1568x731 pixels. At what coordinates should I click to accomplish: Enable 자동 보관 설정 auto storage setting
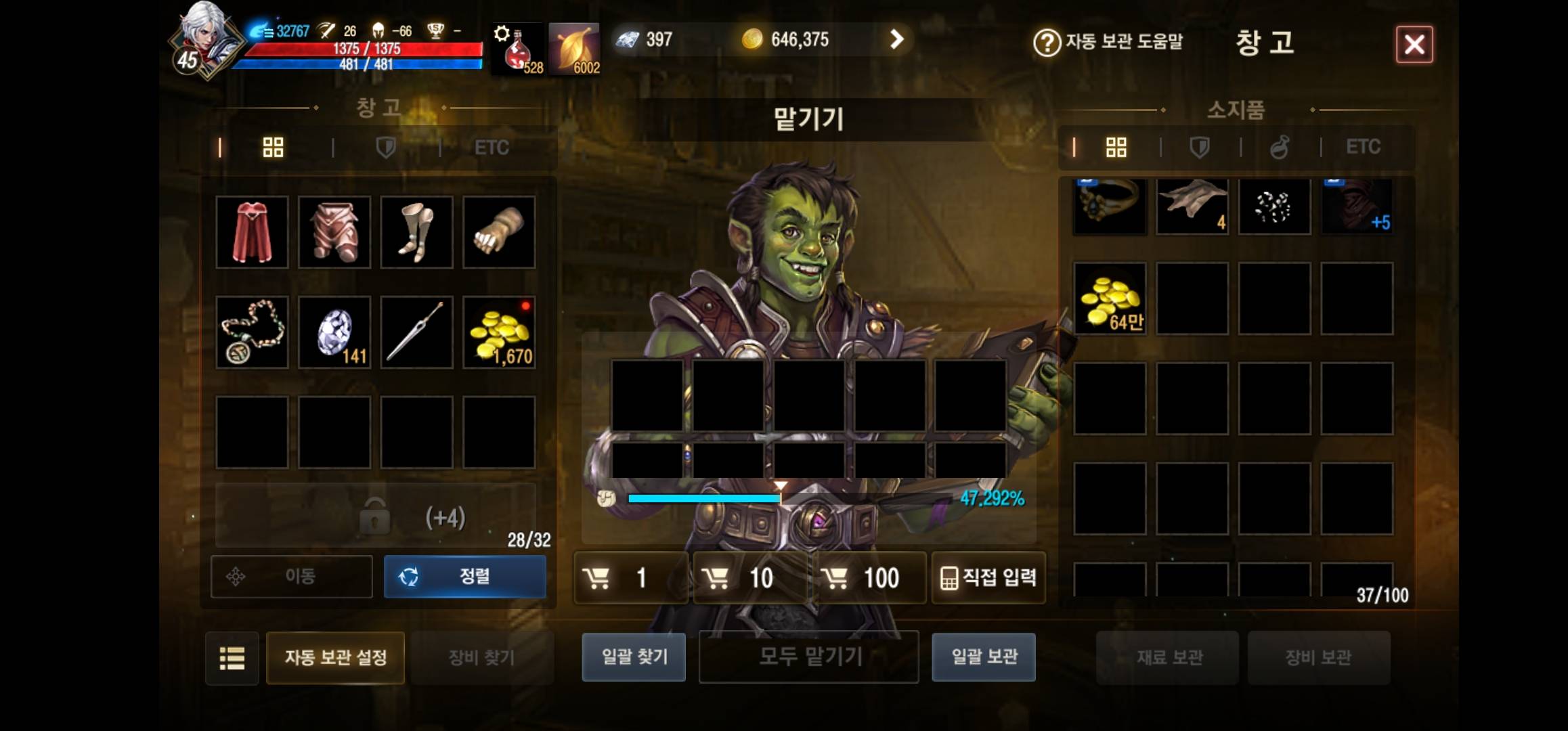click(334, 657)
